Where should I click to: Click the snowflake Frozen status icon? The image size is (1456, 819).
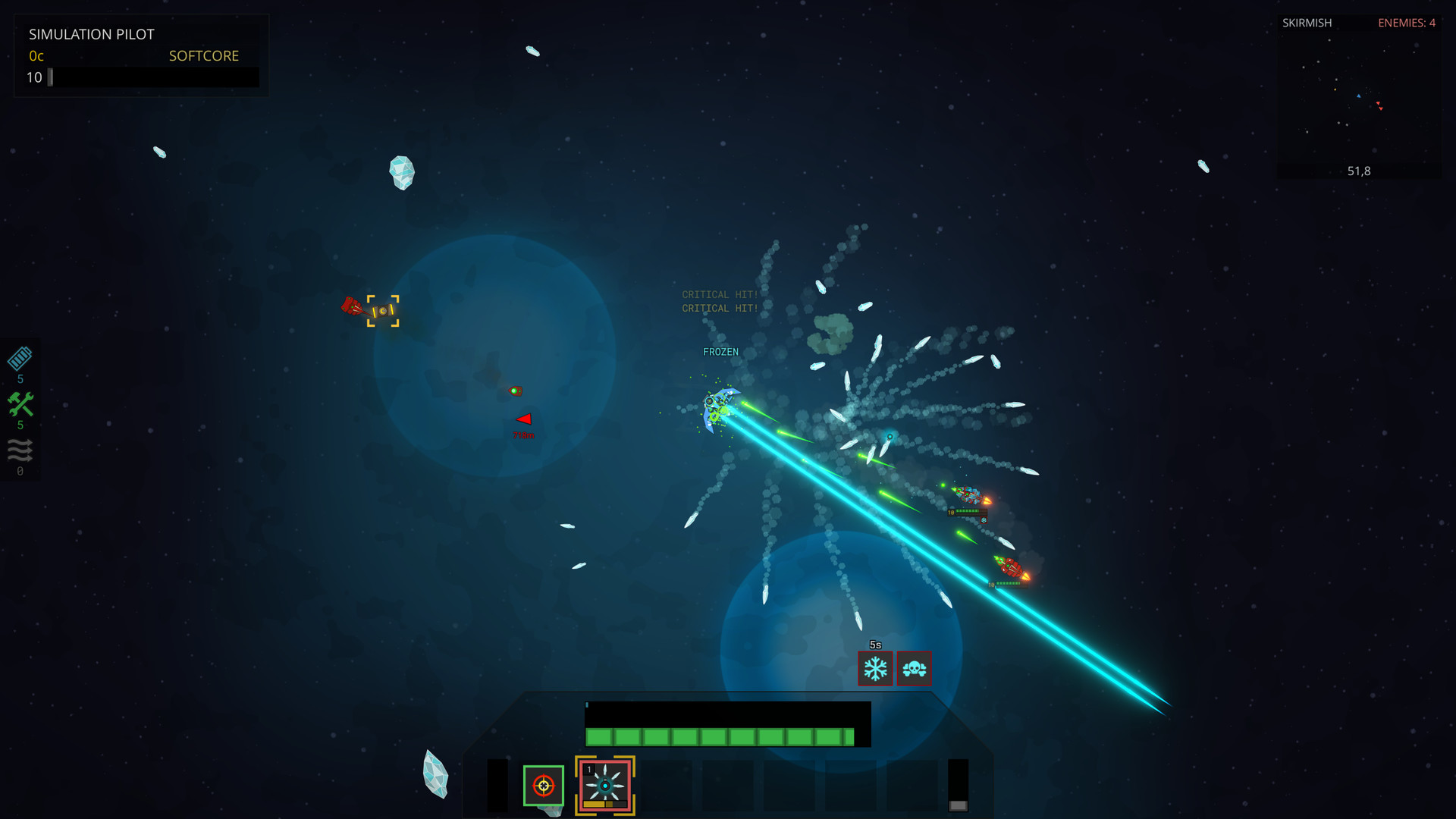[875, 668]
